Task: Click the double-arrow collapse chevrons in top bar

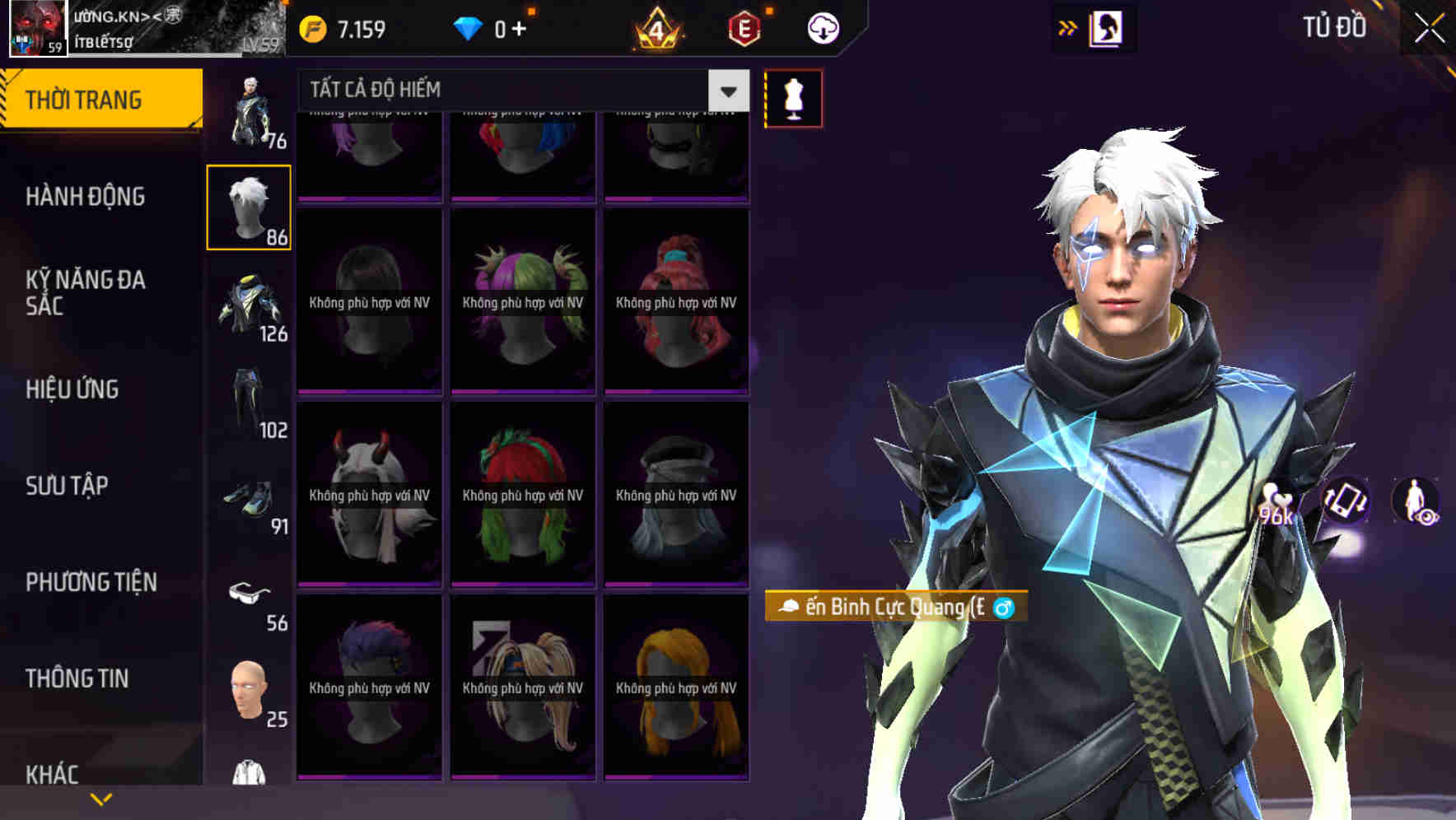Action: click(1067, 27)
